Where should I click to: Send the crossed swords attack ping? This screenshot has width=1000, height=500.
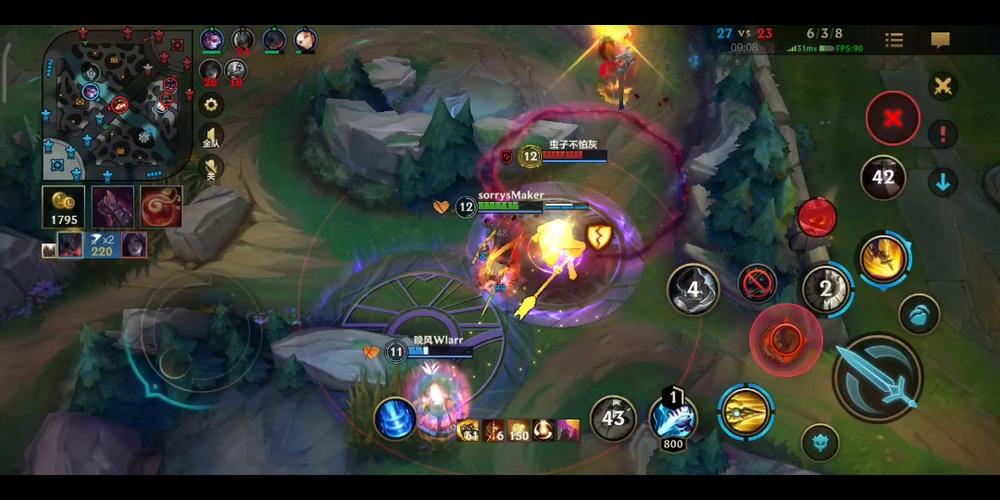point(942,86)
